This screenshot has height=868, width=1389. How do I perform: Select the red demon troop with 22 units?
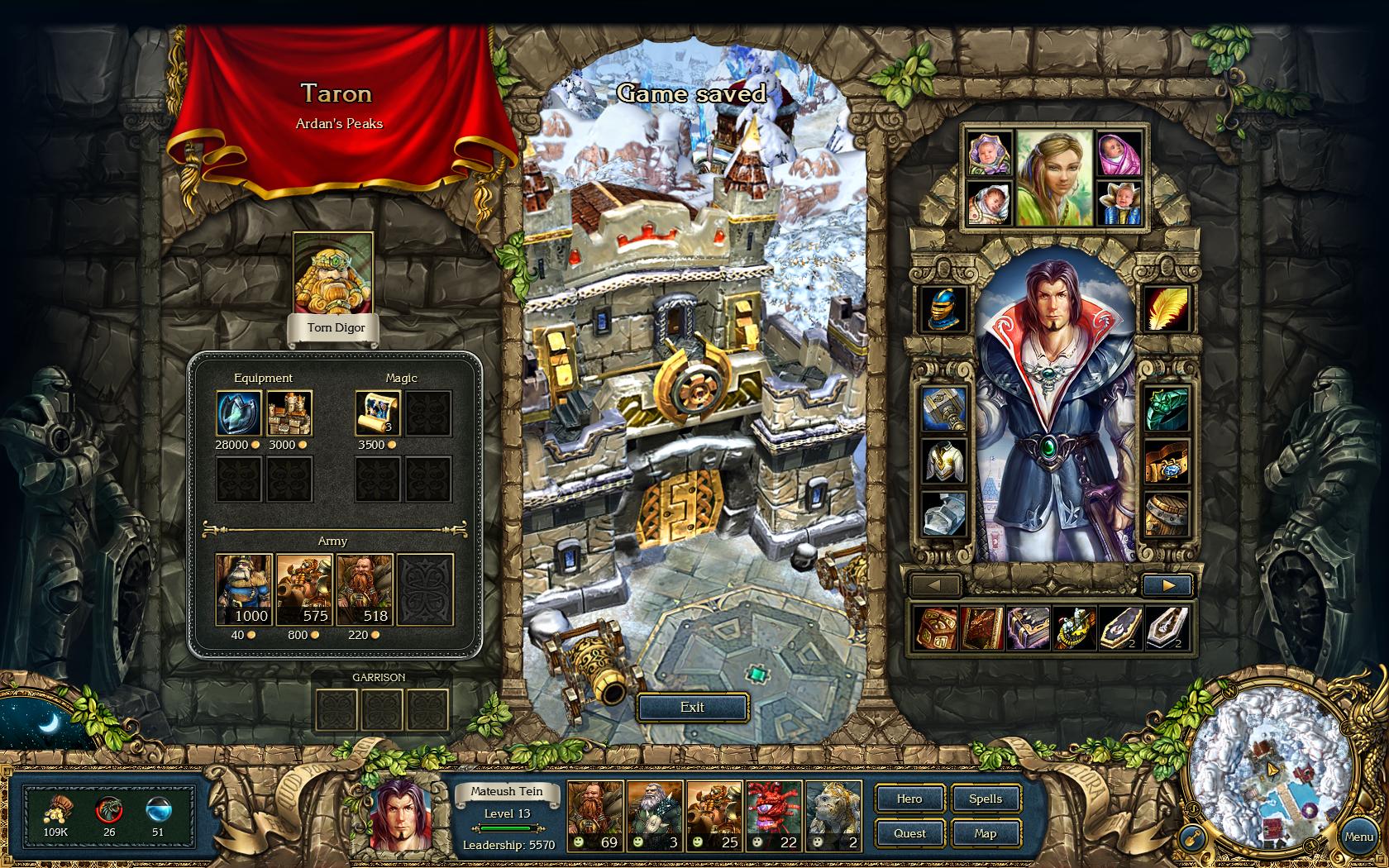coord(775,816)
